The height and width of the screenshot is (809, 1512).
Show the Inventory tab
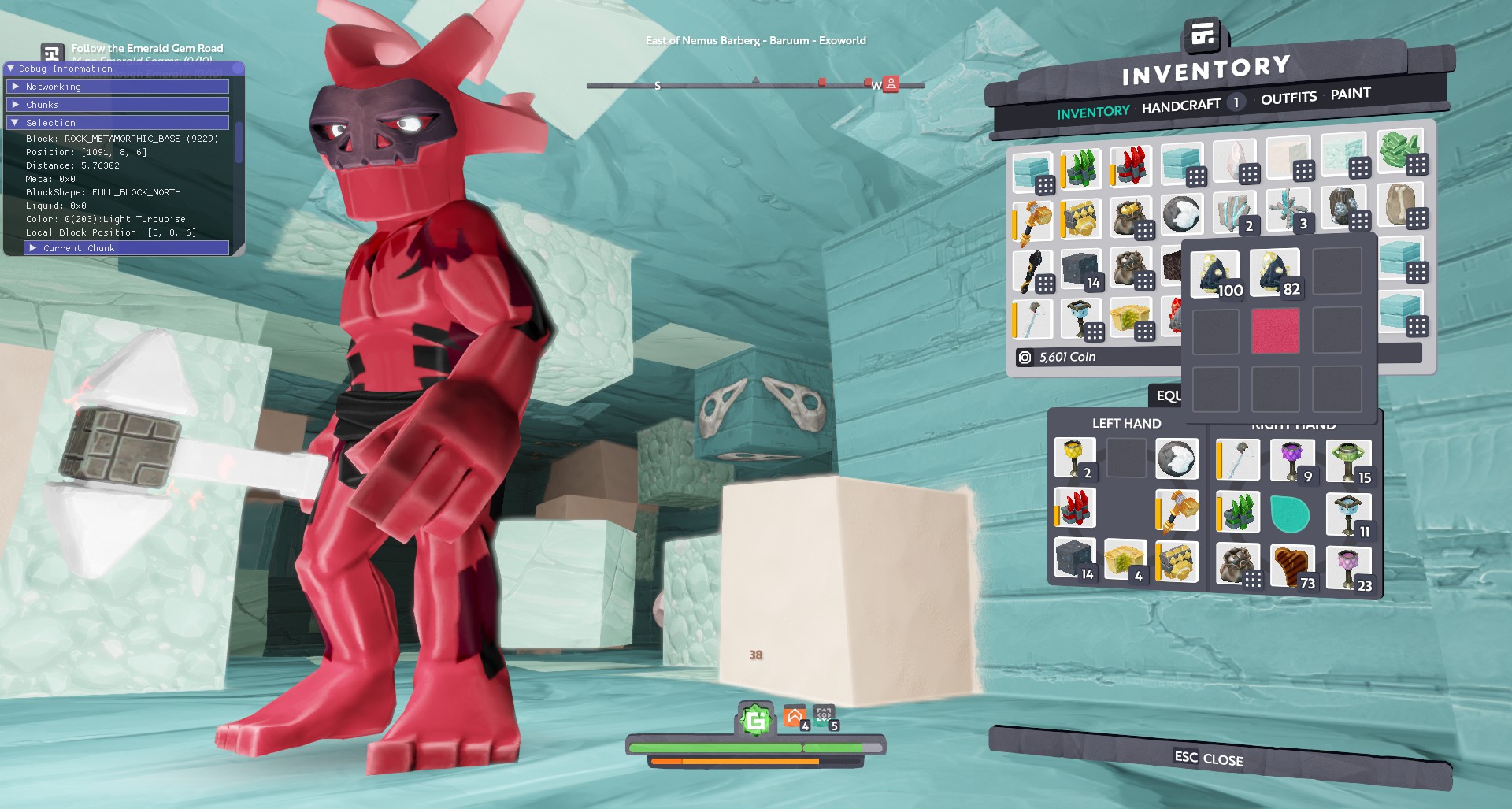coord(1093,113)
